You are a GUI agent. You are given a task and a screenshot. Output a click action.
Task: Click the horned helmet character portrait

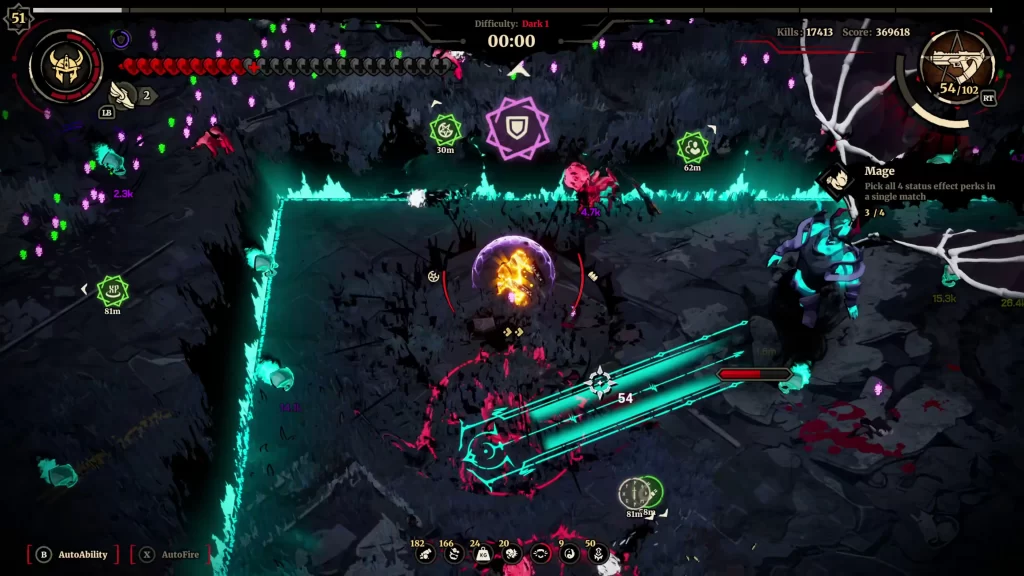click(66, 65)
